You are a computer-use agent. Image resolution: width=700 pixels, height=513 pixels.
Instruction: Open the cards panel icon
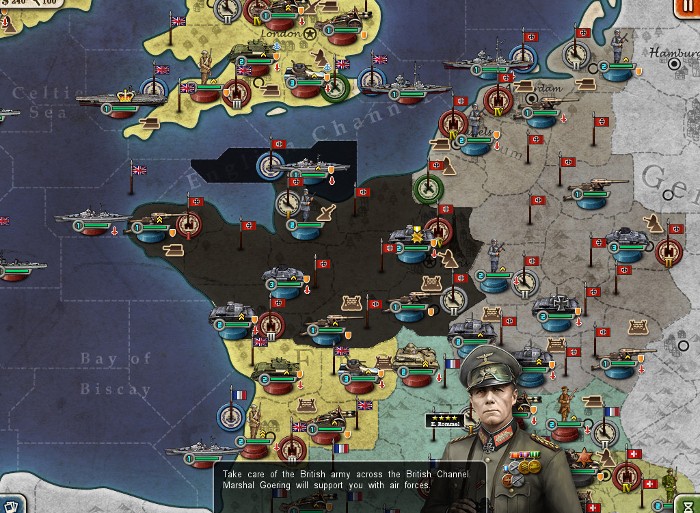pos(10,503)
